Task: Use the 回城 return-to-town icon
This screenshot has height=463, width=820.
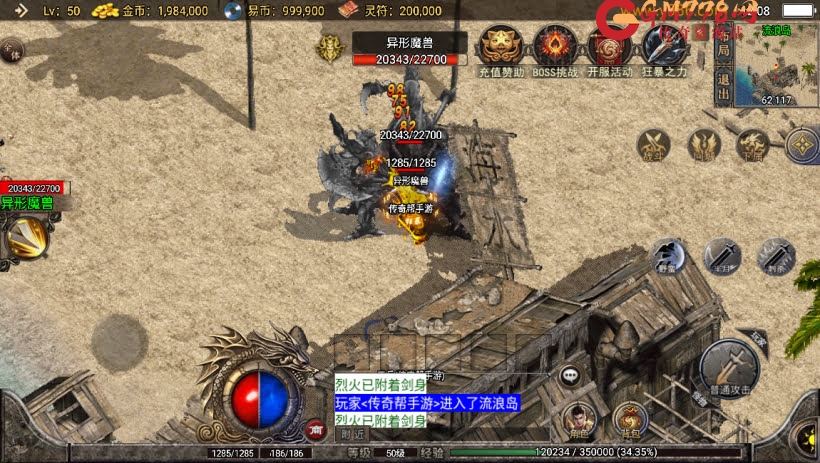Action: click(705, 146)
